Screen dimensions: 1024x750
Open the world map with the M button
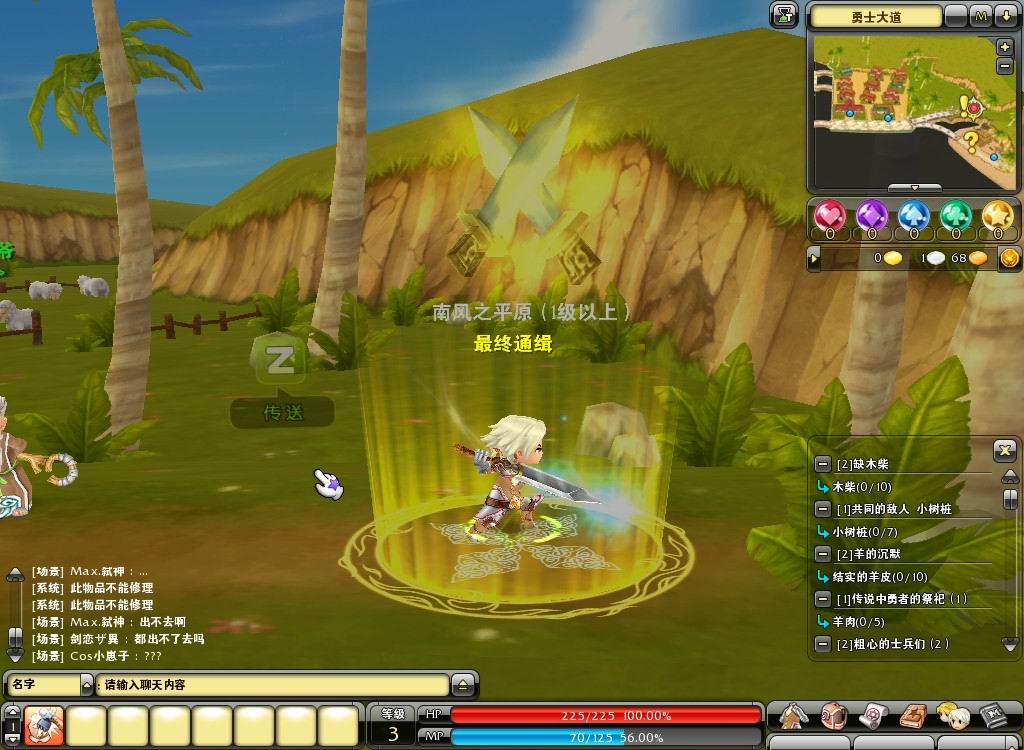click(981, 16)
